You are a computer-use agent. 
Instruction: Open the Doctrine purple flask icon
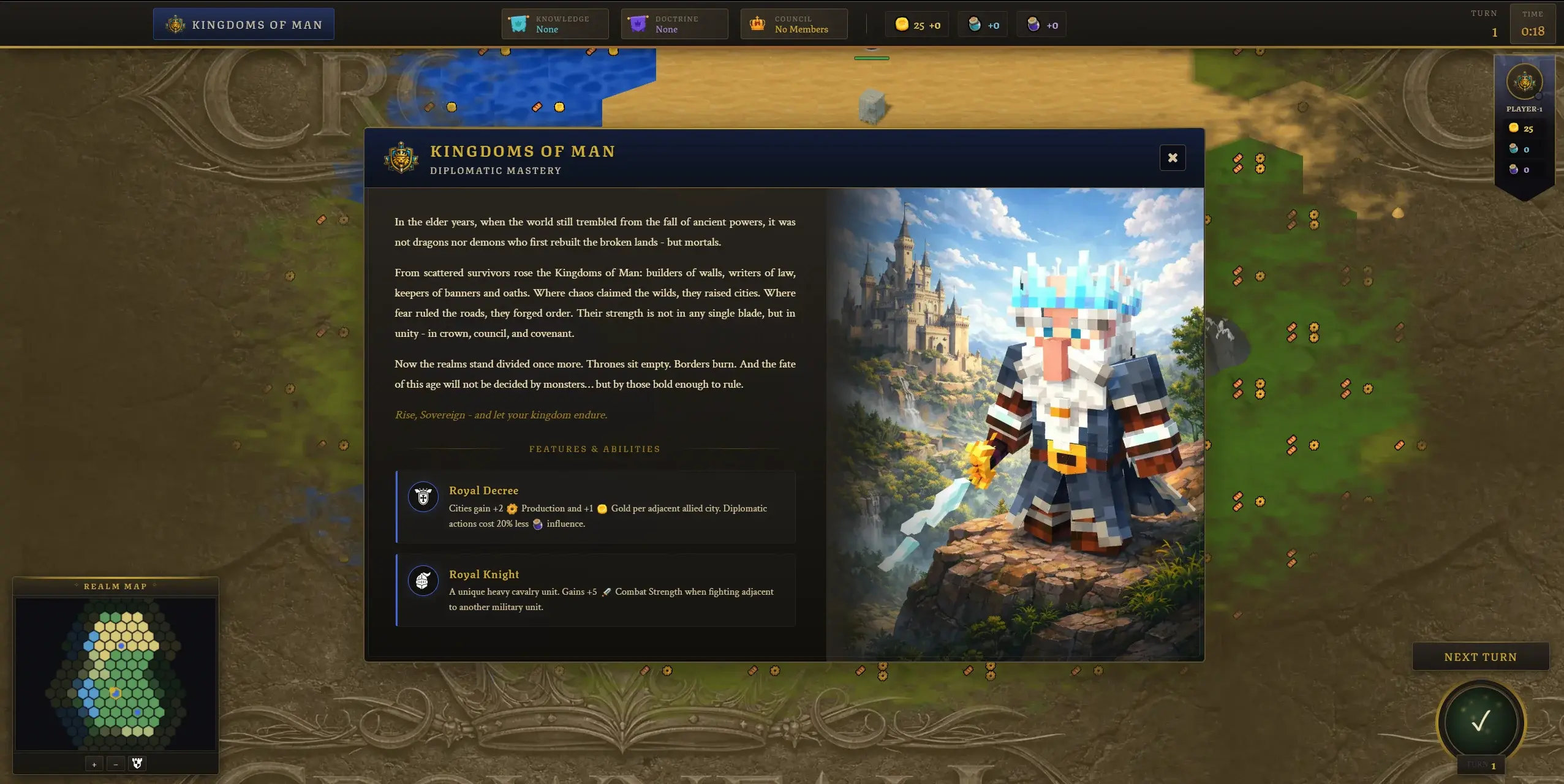(x=637, y=23)
